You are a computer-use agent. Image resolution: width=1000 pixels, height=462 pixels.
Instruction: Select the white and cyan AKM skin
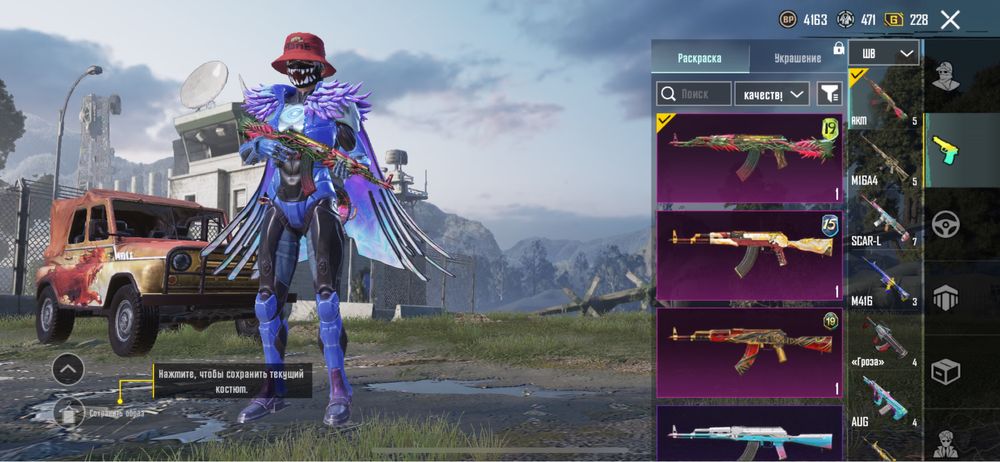pyautogui.click(x=749, y=434)
